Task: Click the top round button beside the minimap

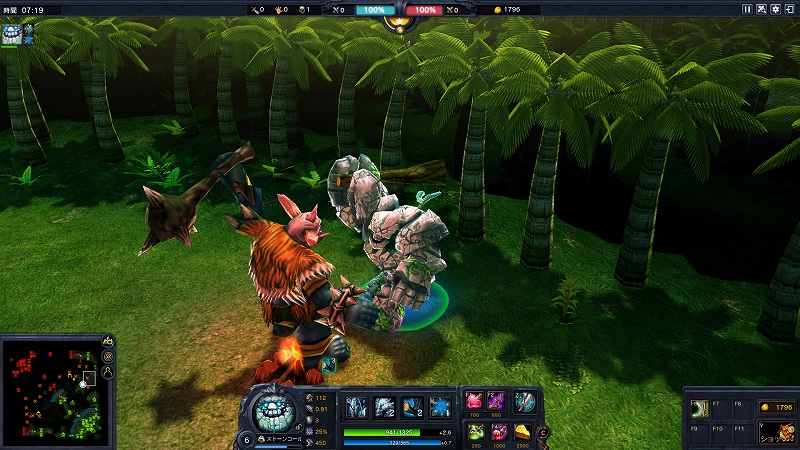Action: coord(108,342)
